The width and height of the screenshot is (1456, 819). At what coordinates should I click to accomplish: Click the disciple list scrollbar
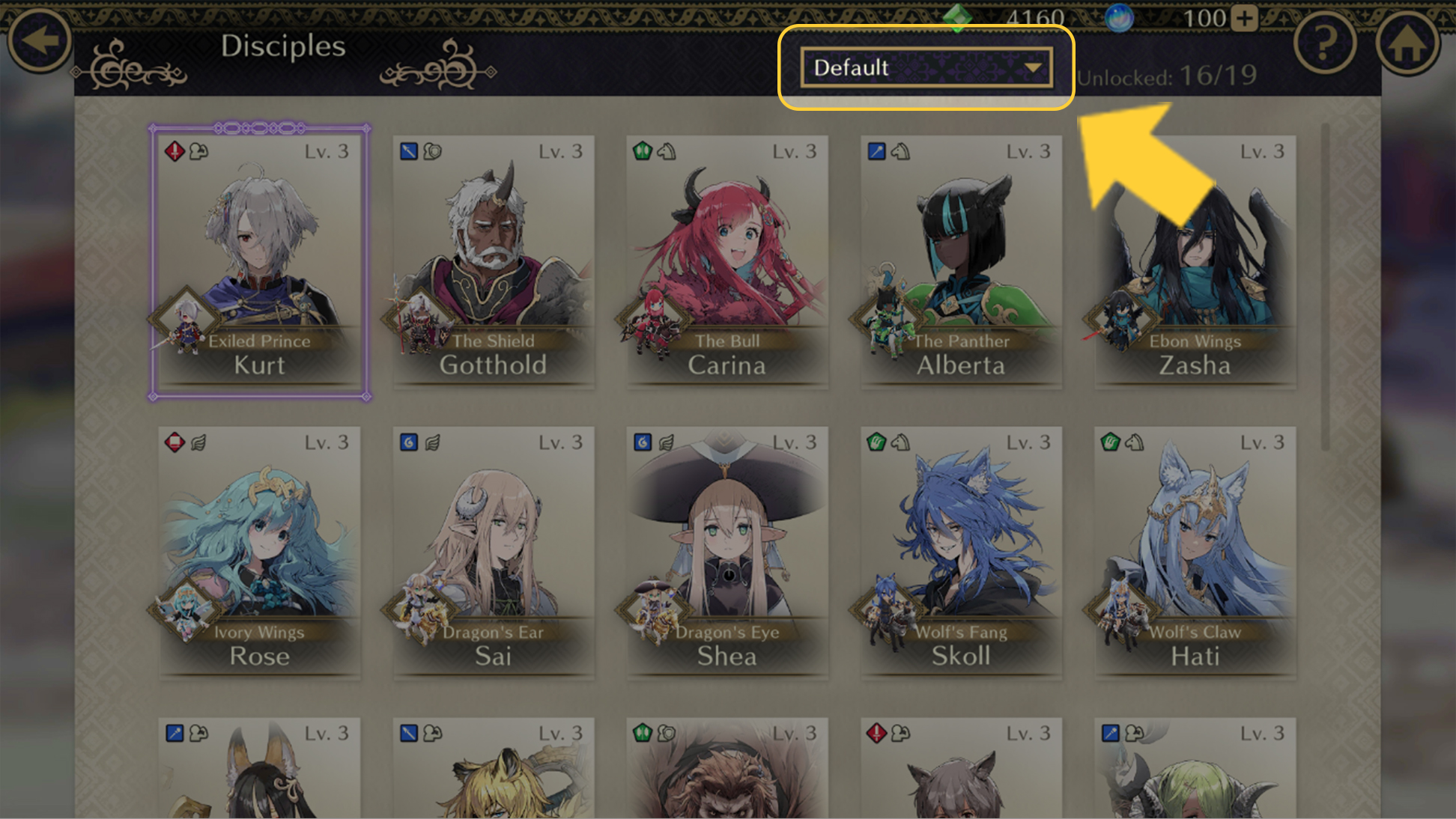click(1325, 288)
